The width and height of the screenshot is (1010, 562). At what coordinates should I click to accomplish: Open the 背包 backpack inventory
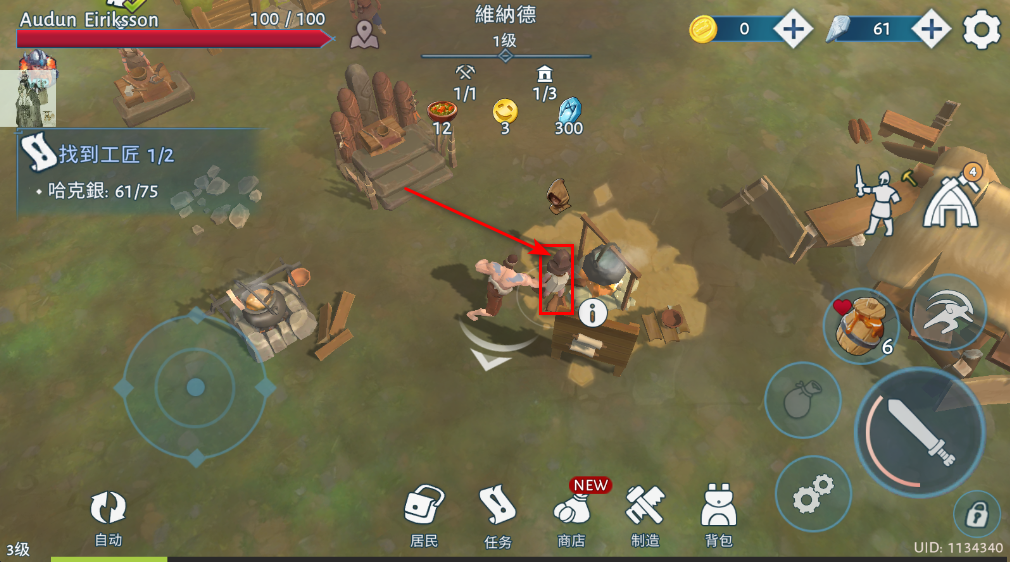click(x=718, y=514)
